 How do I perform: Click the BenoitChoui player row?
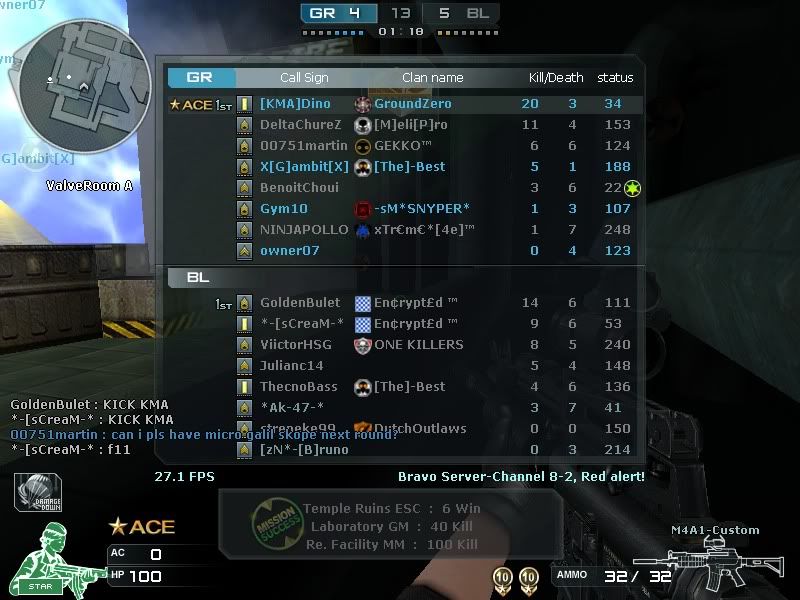(299, 188)
